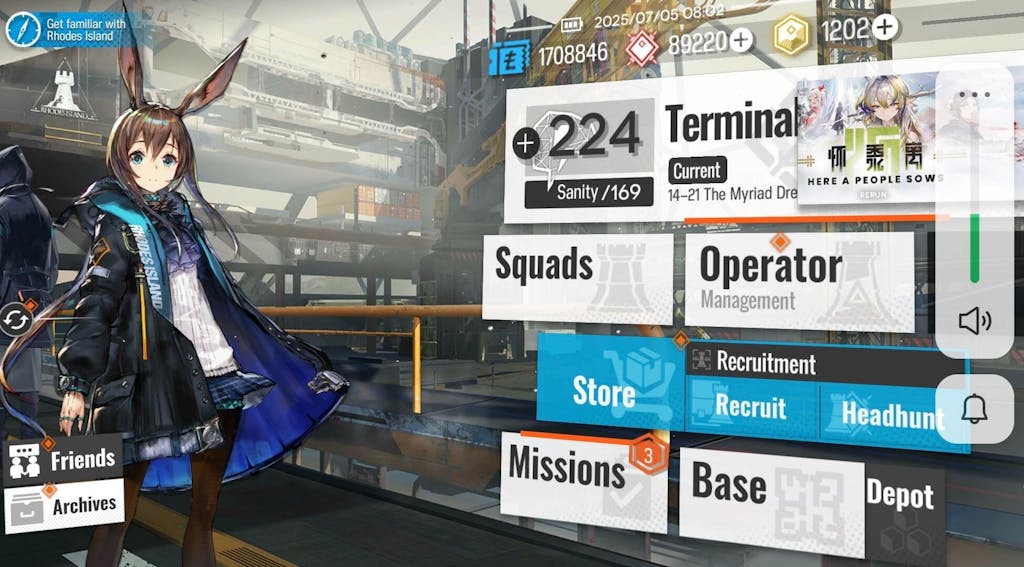This screenshot has height=567, width=1024.
Task: Open the Friends list
Action: (64, 461)
